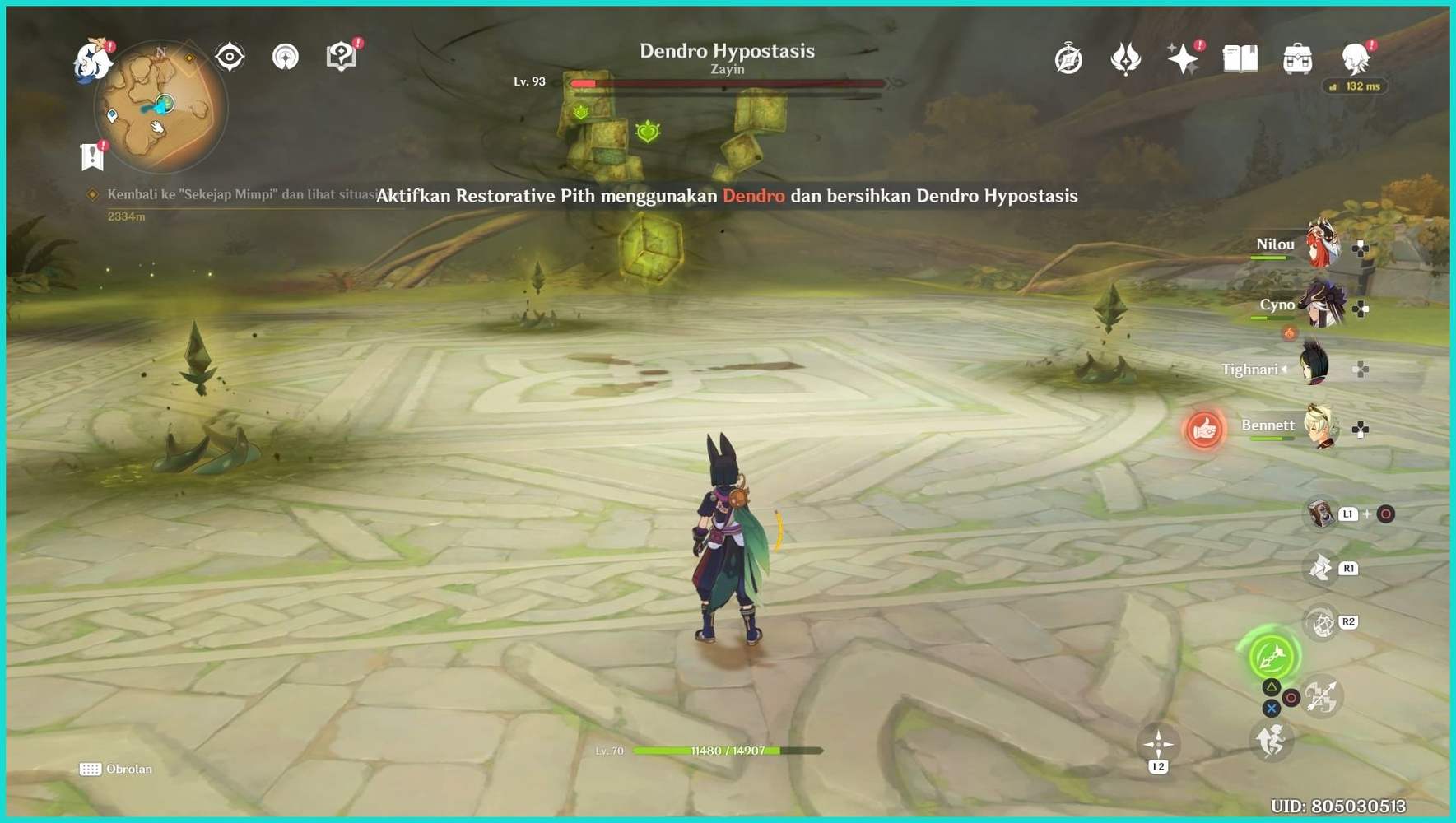Screen dimensions: 1456x823
Task: Open the tutorial help book icon
Action: [x=342, y=56]
